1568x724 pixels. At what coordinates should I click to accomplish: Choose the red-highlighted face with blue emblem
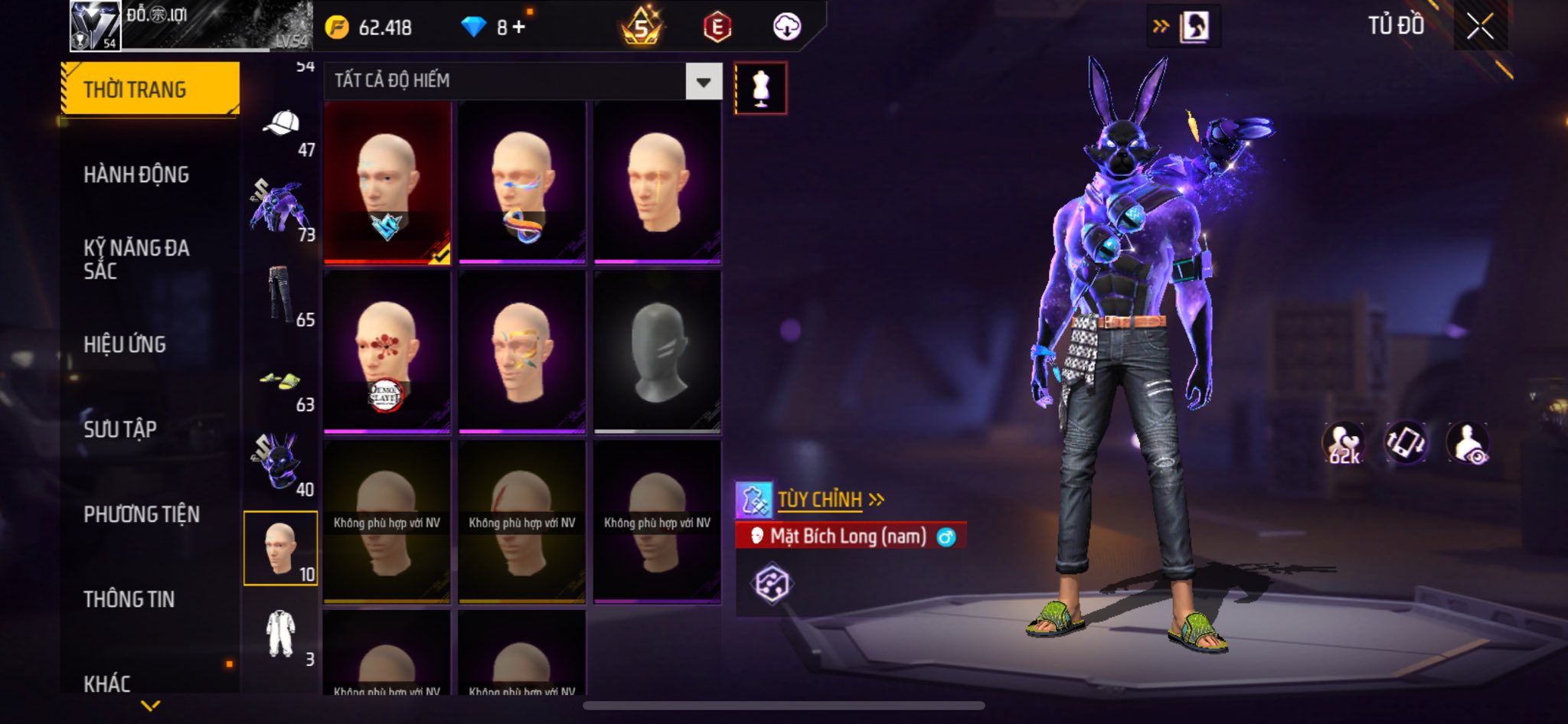[387, 182]
